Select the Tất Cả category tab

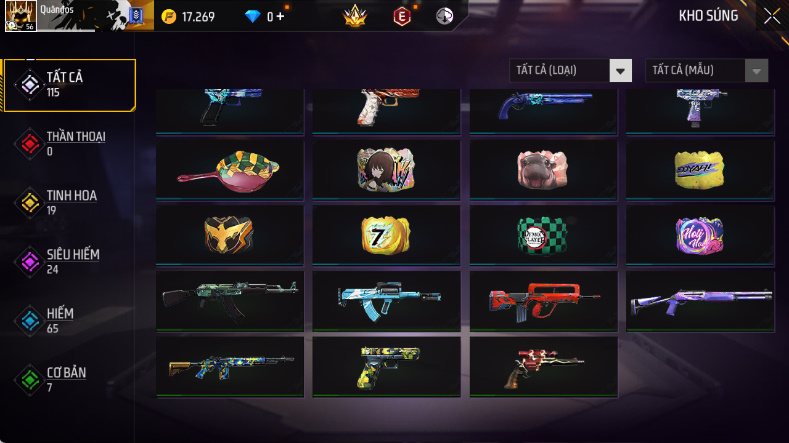[x=68, y=84]
